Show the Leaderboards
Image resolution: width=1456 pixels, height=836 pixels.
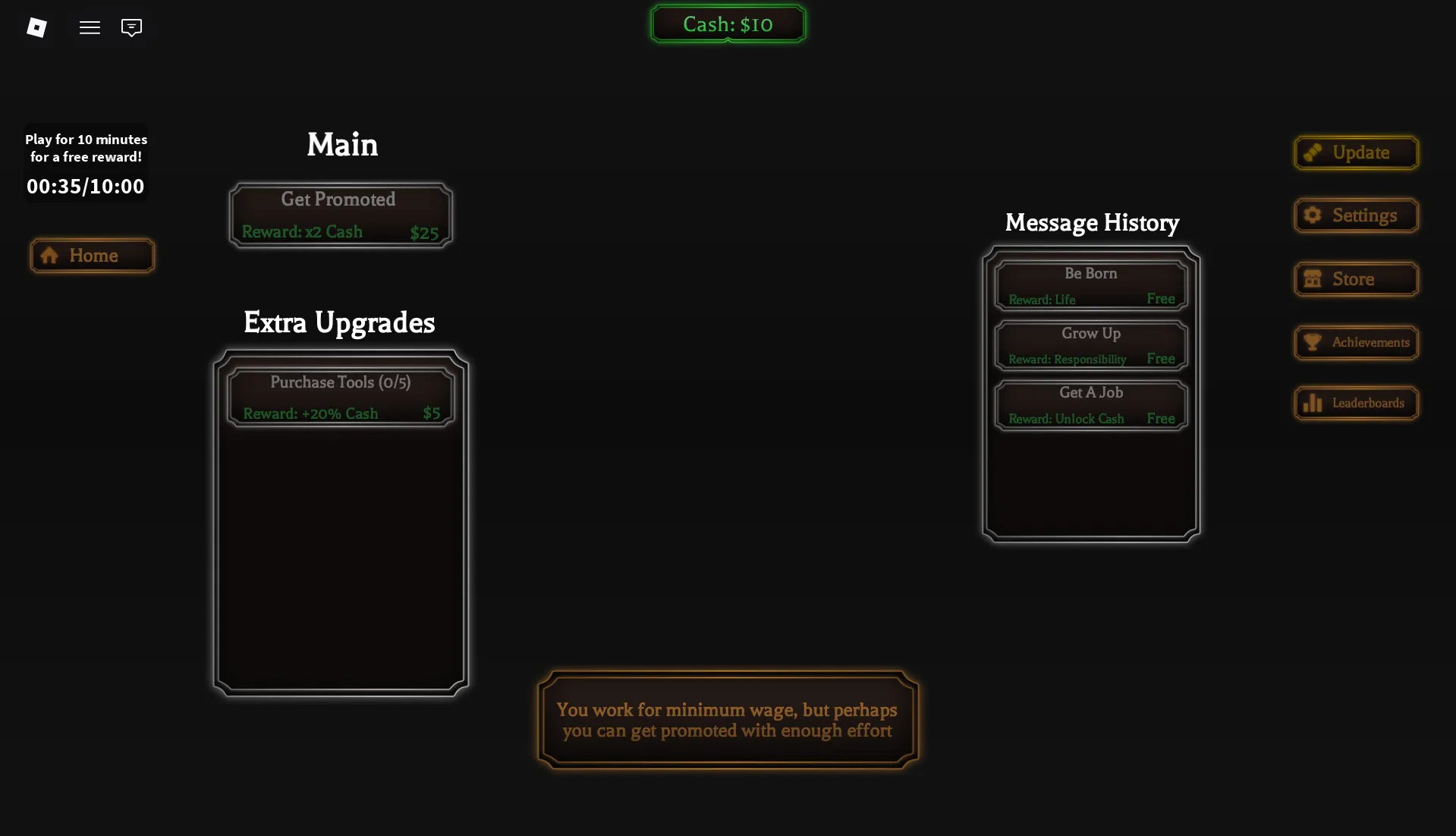pos(1356,403)
